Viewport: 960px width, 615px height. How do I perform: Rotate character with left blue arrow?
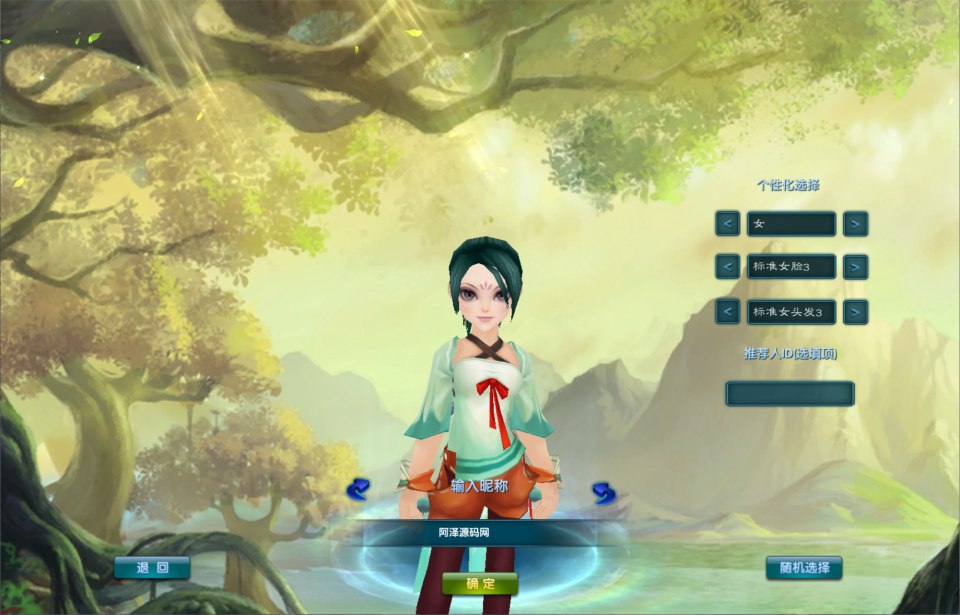click(358, 489)
